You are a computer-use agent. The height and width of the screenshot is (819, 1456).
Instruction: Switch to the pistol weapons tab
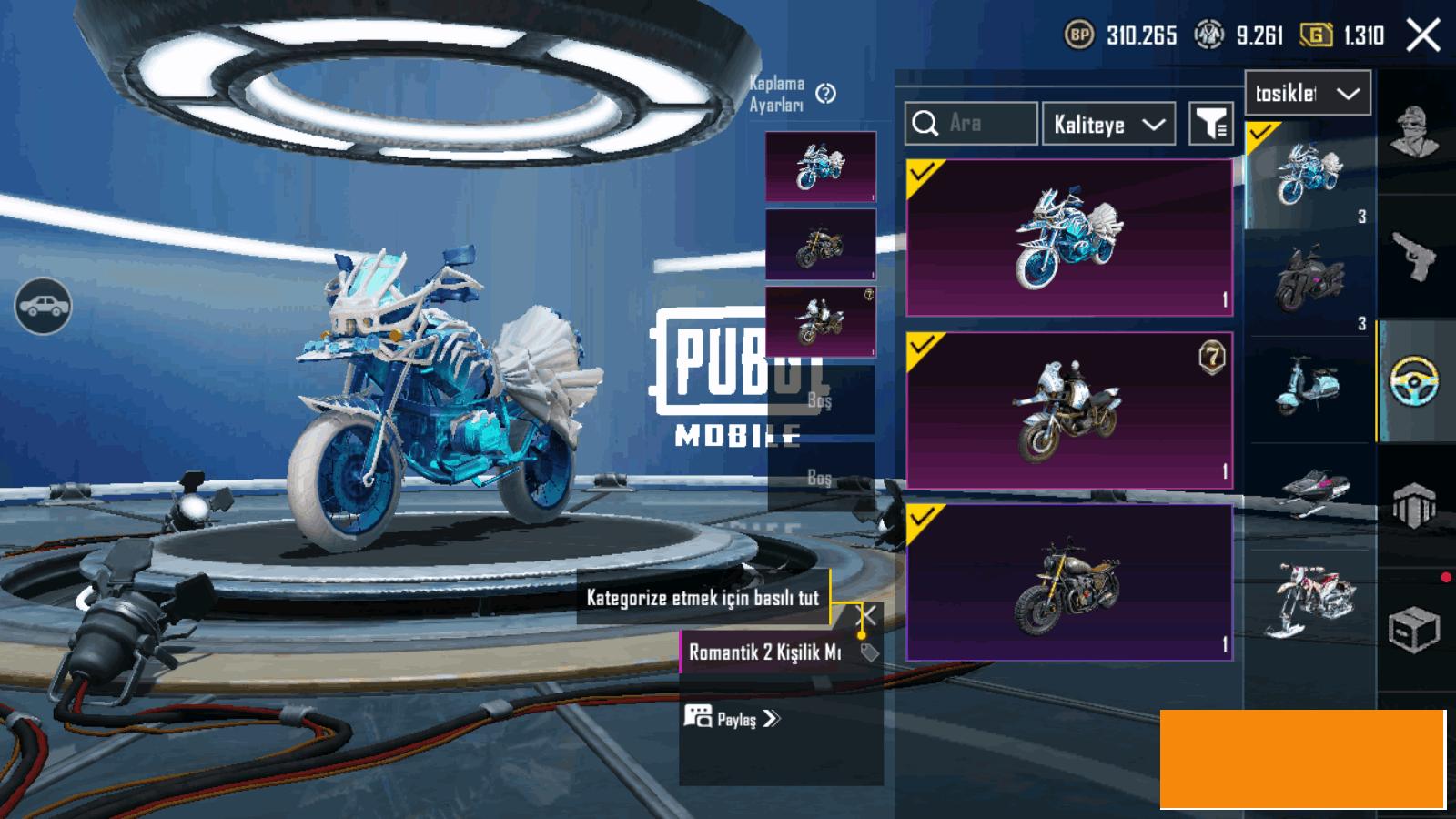coord(1415,258)
